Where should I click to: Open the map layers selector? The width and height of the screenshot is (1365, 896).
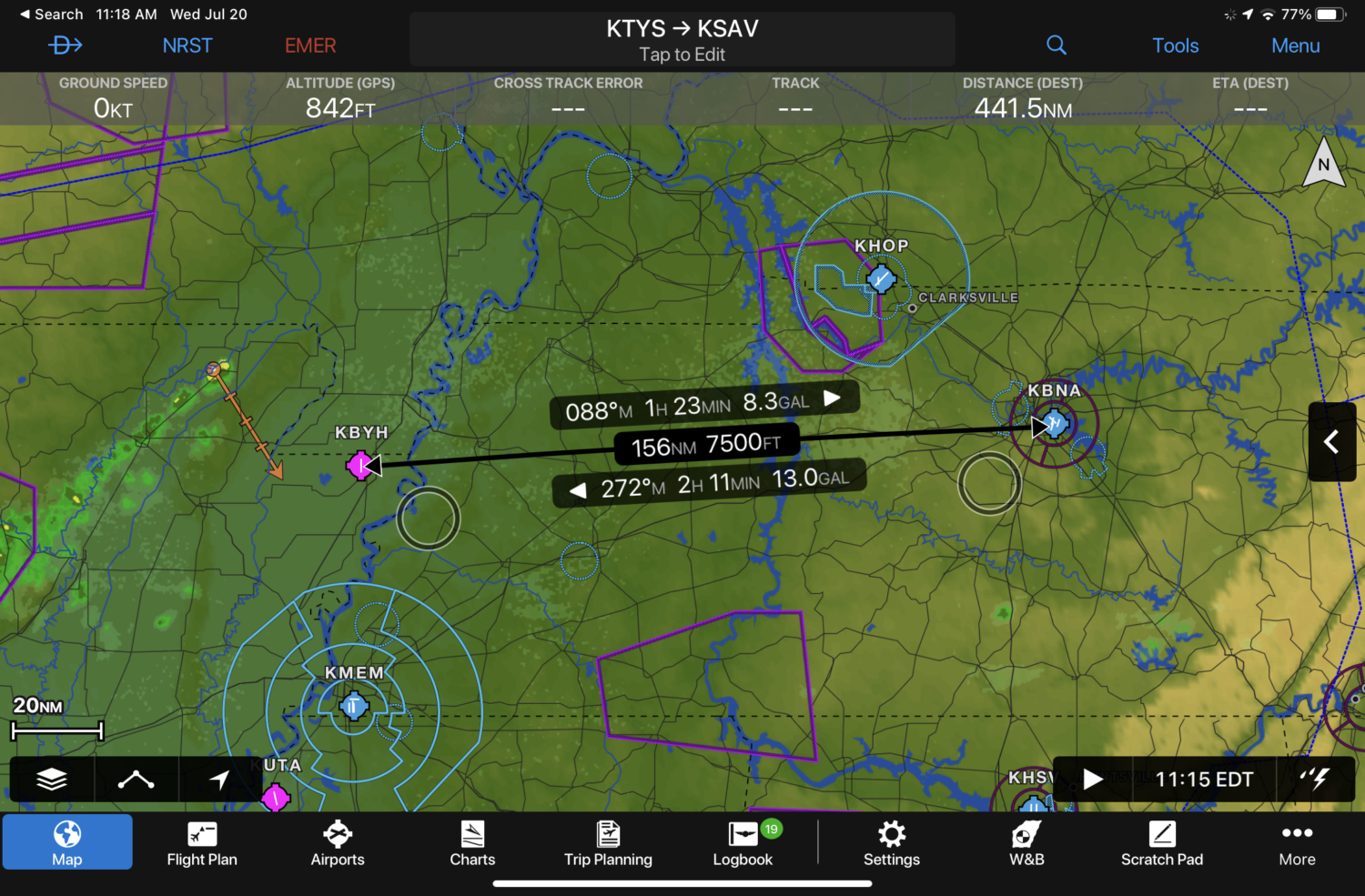coord(52,779)
